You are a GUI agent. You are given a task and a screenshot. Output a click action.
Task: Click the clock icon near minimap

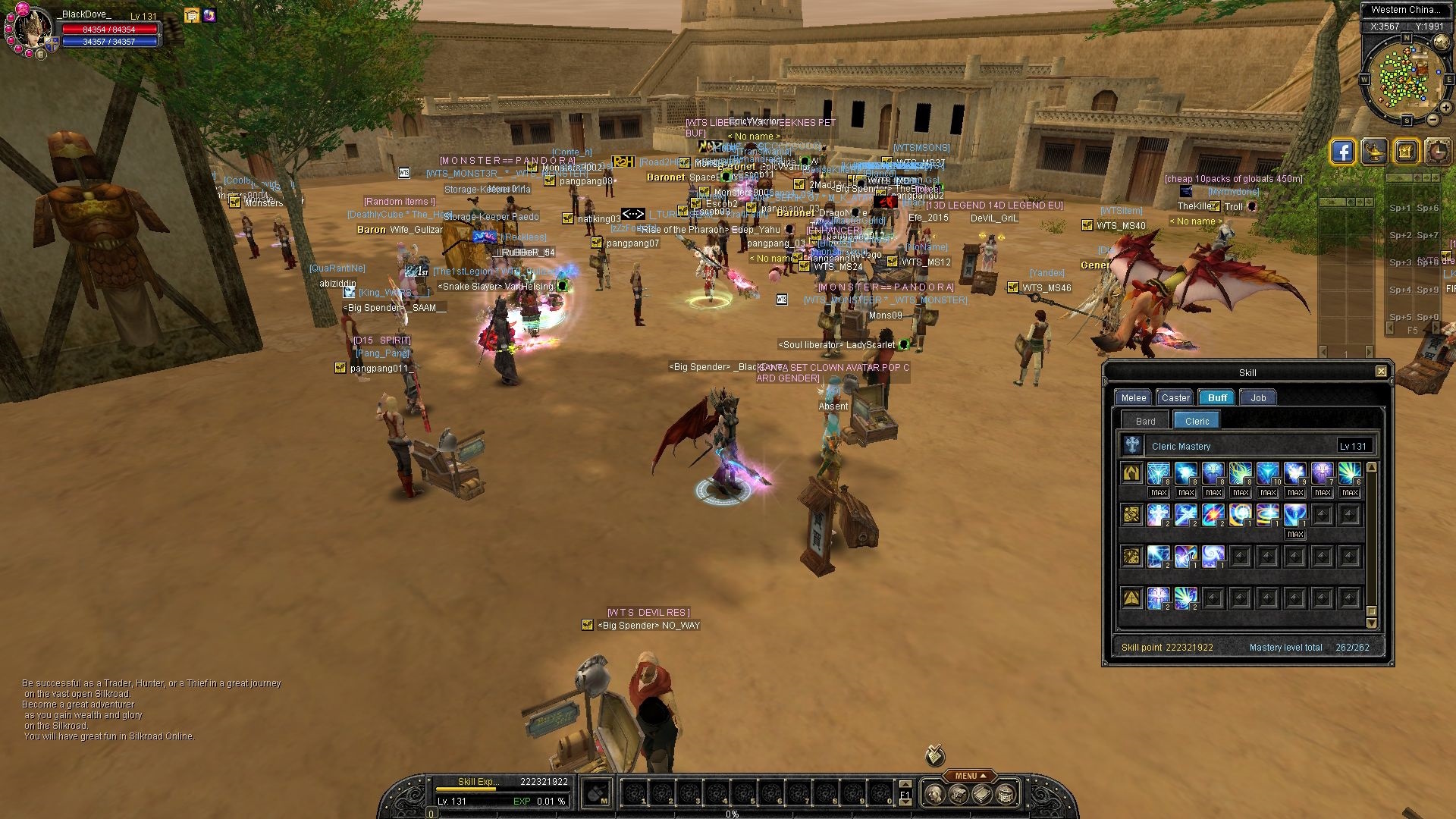click(x=1437, y=152)
